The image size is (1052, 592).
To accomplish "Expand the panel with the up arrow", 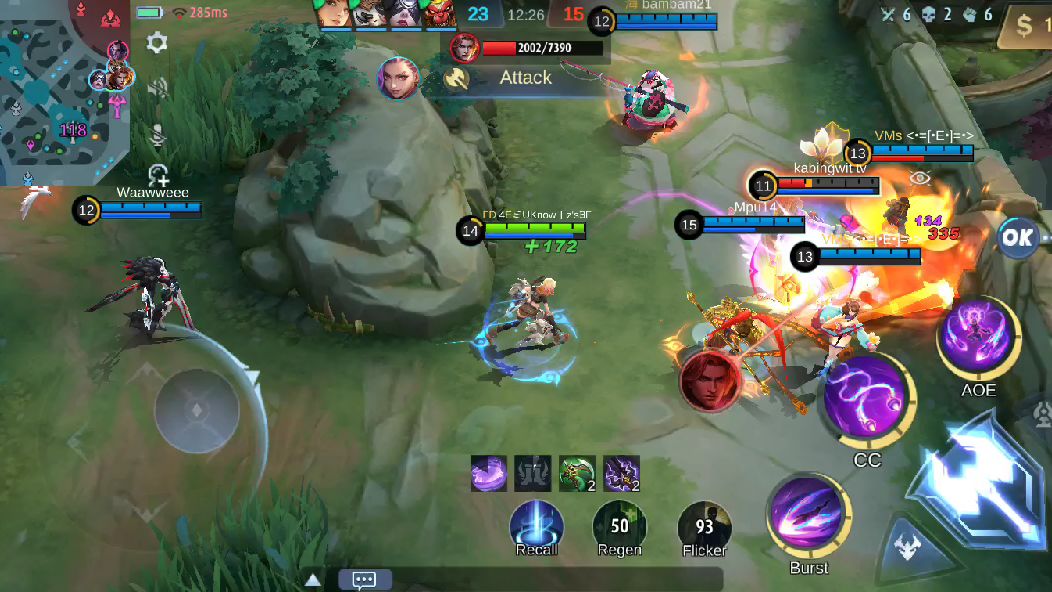I will click(x=313, y=579).
